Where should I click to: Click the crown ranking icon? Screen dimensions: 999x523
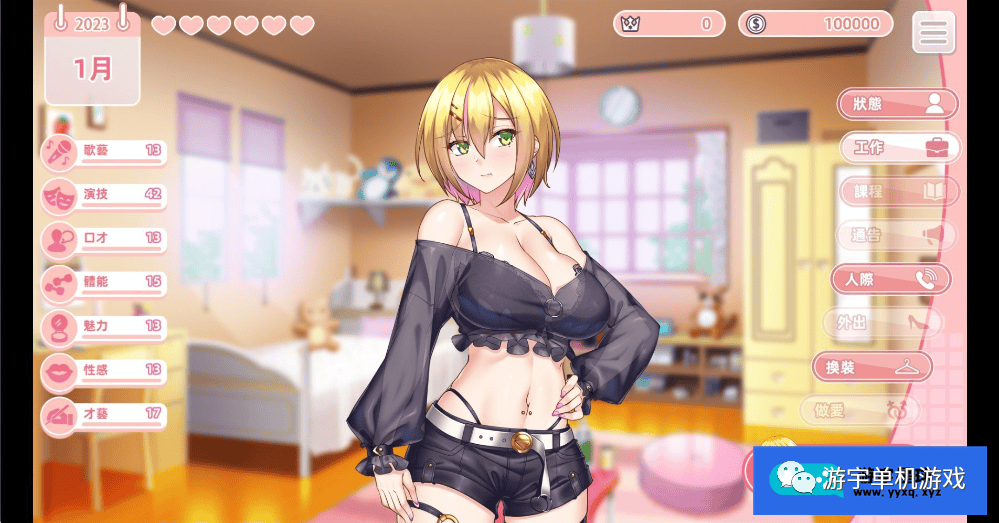pos(630,24)
